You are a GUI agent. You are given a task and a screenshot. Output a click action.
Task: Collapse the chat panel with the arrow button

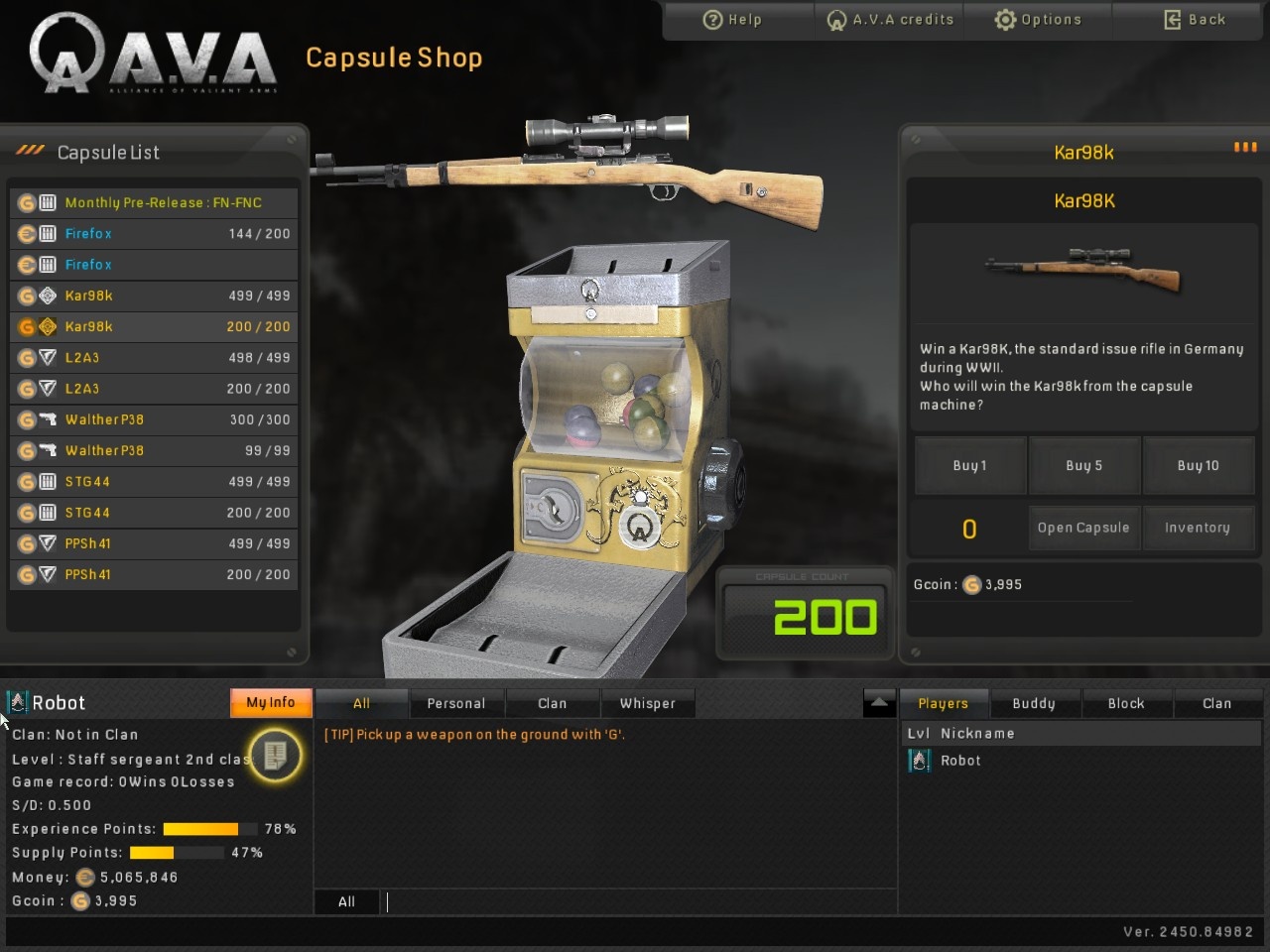click(878, 702)
